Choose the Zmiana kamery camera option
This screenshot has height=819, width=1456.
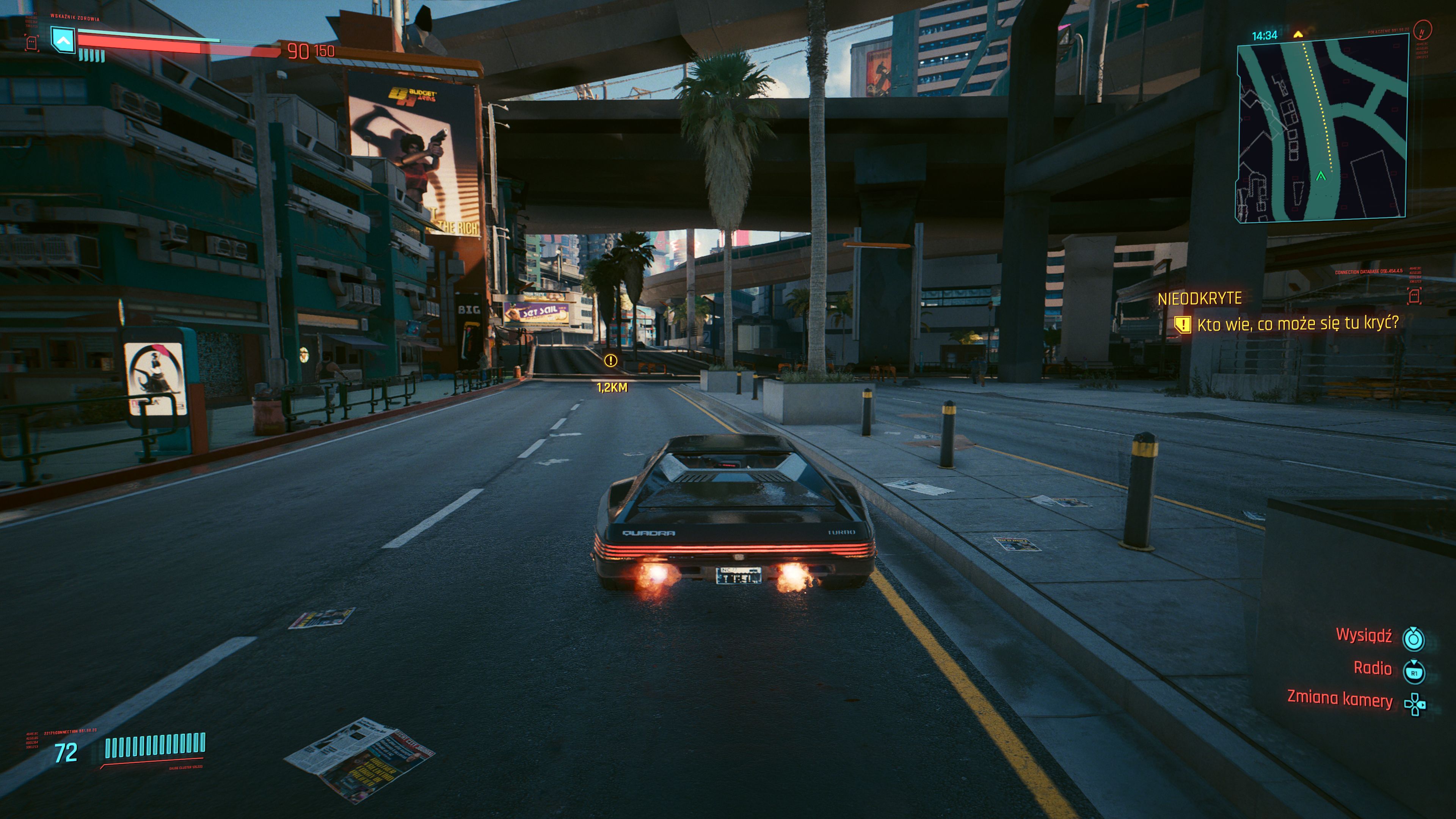[1340, 699]
